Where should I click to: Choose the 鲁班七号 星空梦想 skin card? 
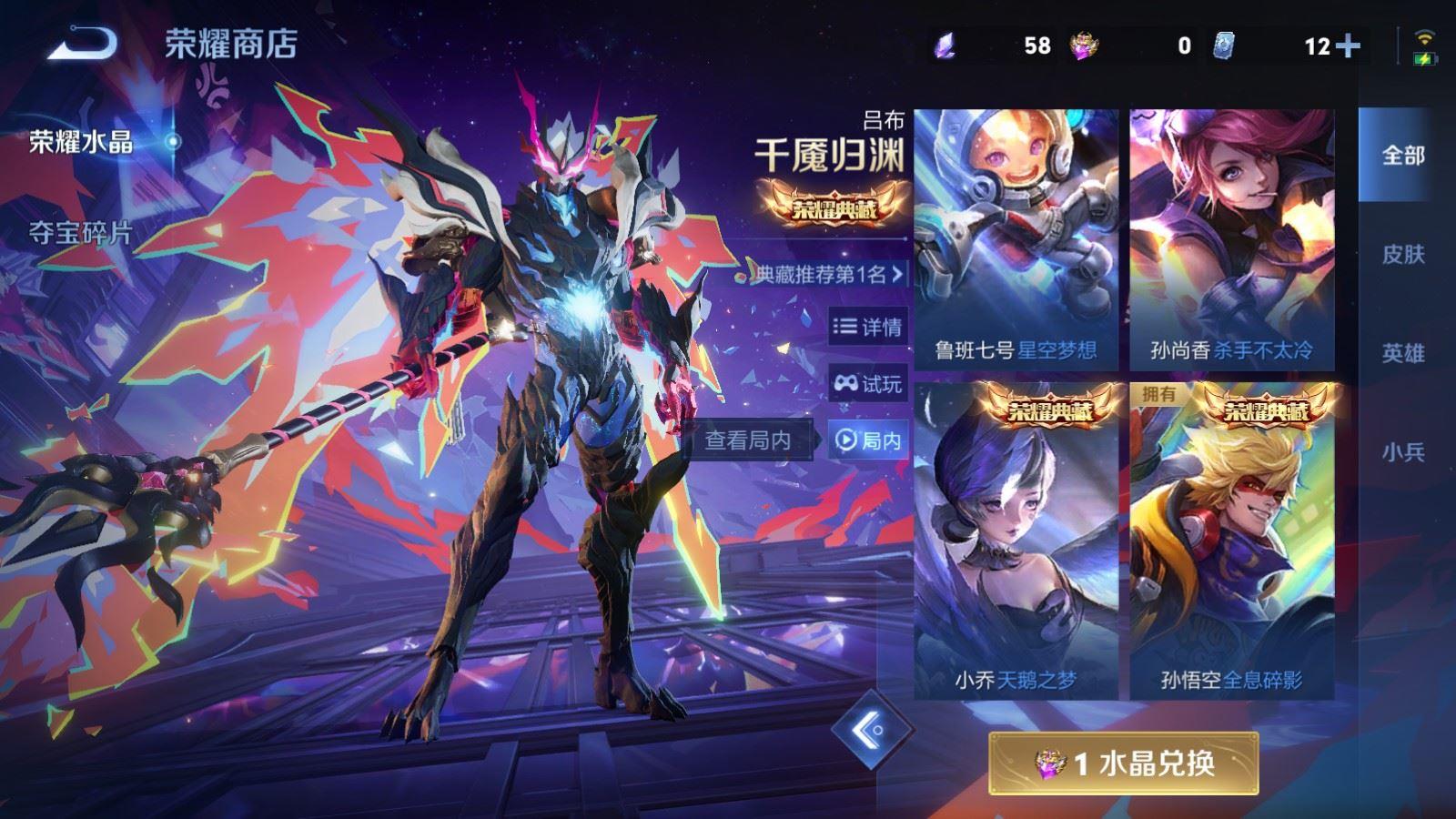[1016, 239]
